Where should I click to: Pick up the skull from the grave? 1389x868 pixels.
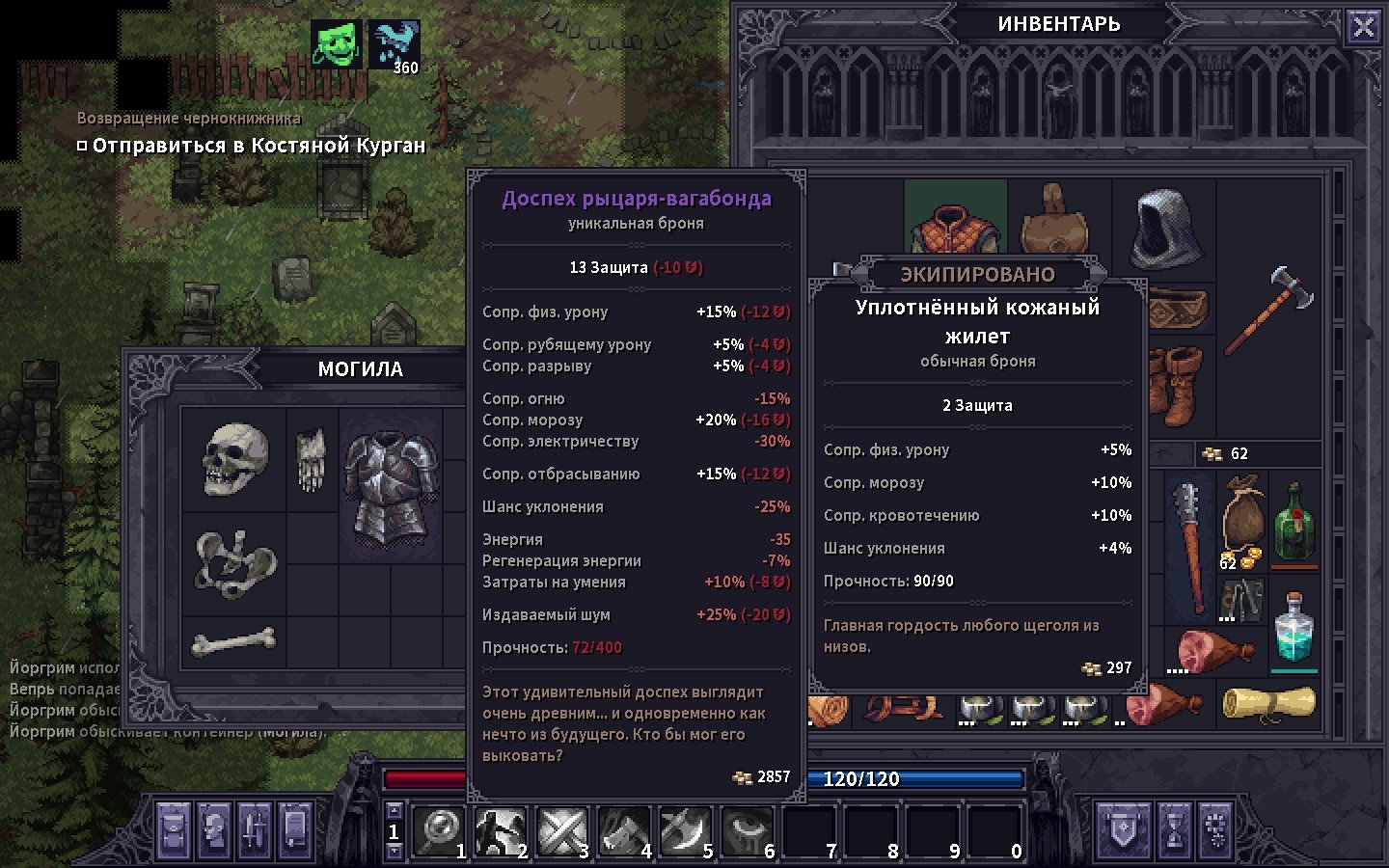pos(234,459)
